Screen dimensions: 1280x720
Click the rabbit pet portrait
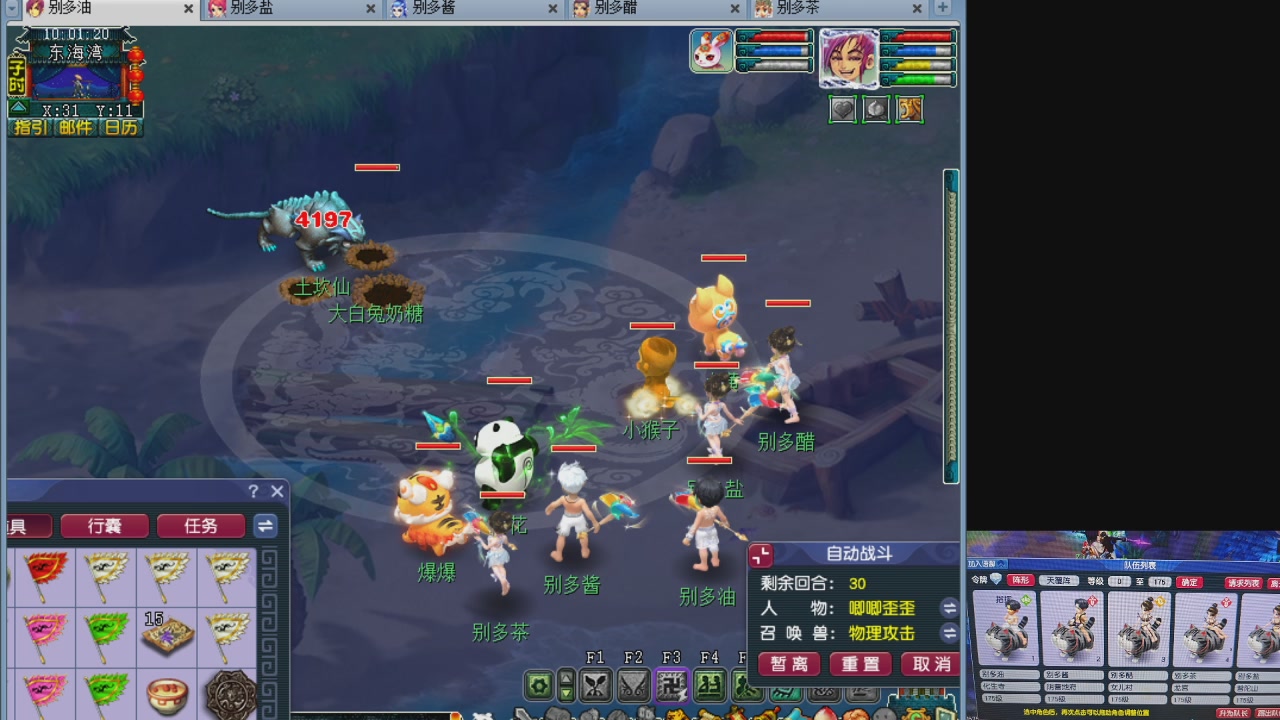pos(710,51)
